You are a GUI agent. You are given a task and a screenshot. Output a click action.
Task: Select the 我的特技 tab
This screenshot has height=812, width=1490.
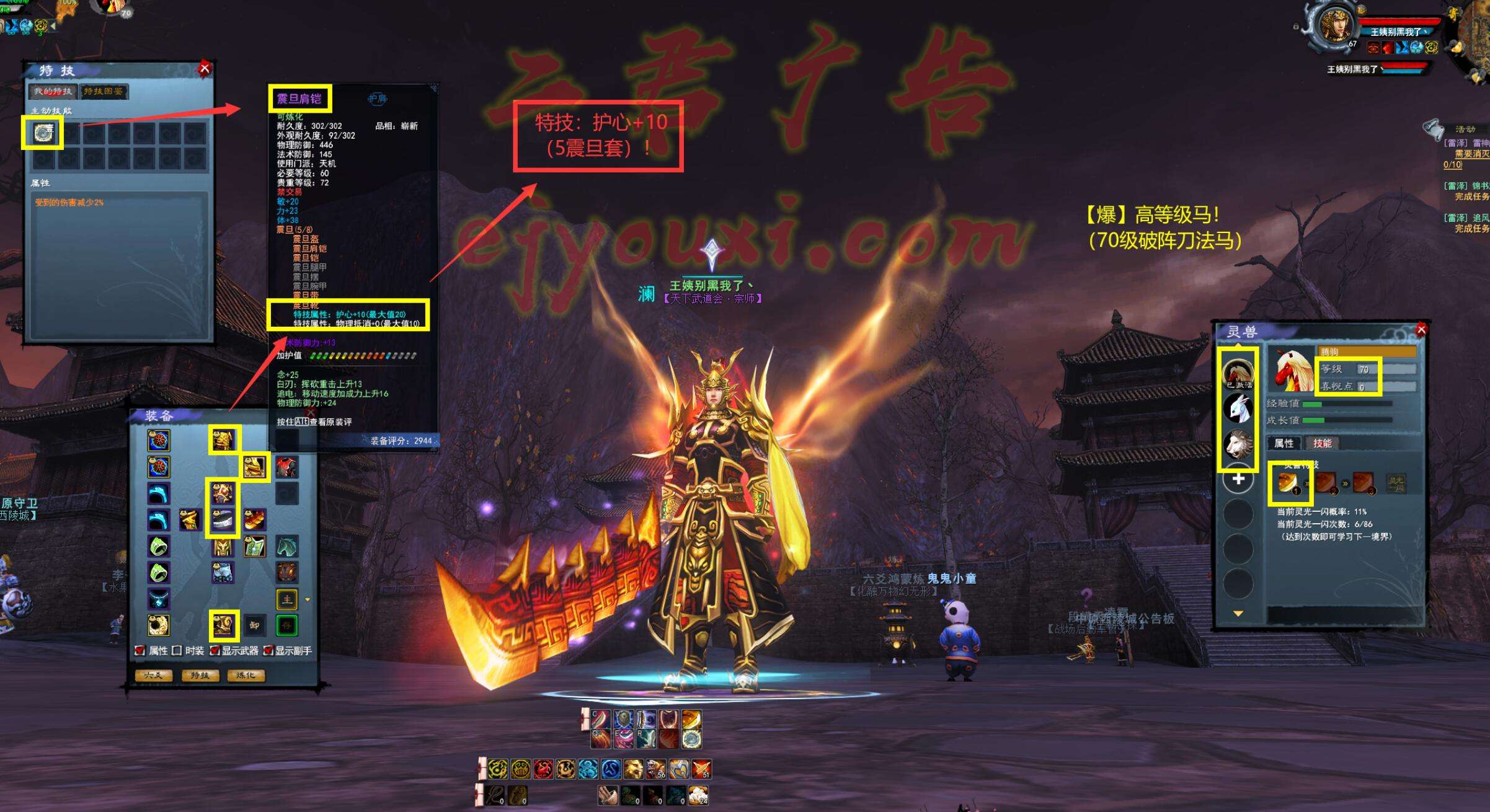click(x=53, y=92)
